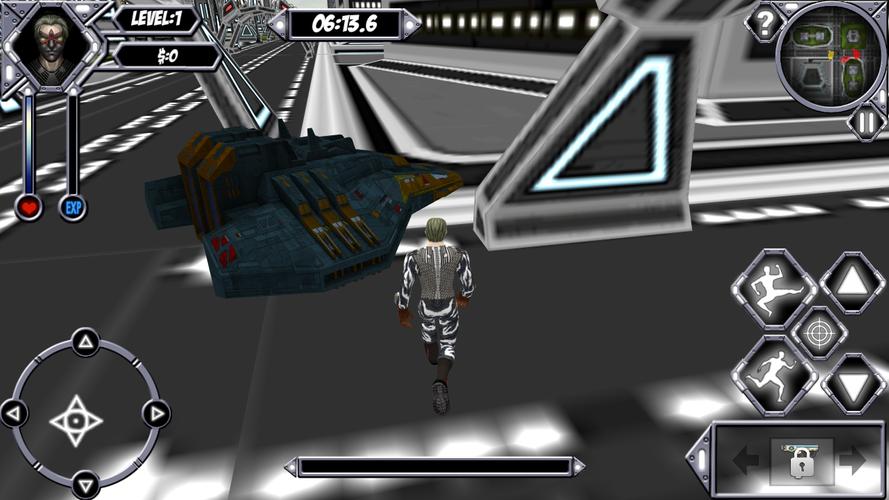889x500 pixels.
Task: Select the previous weapon with left arrow
Action: (x=745, y=460)
